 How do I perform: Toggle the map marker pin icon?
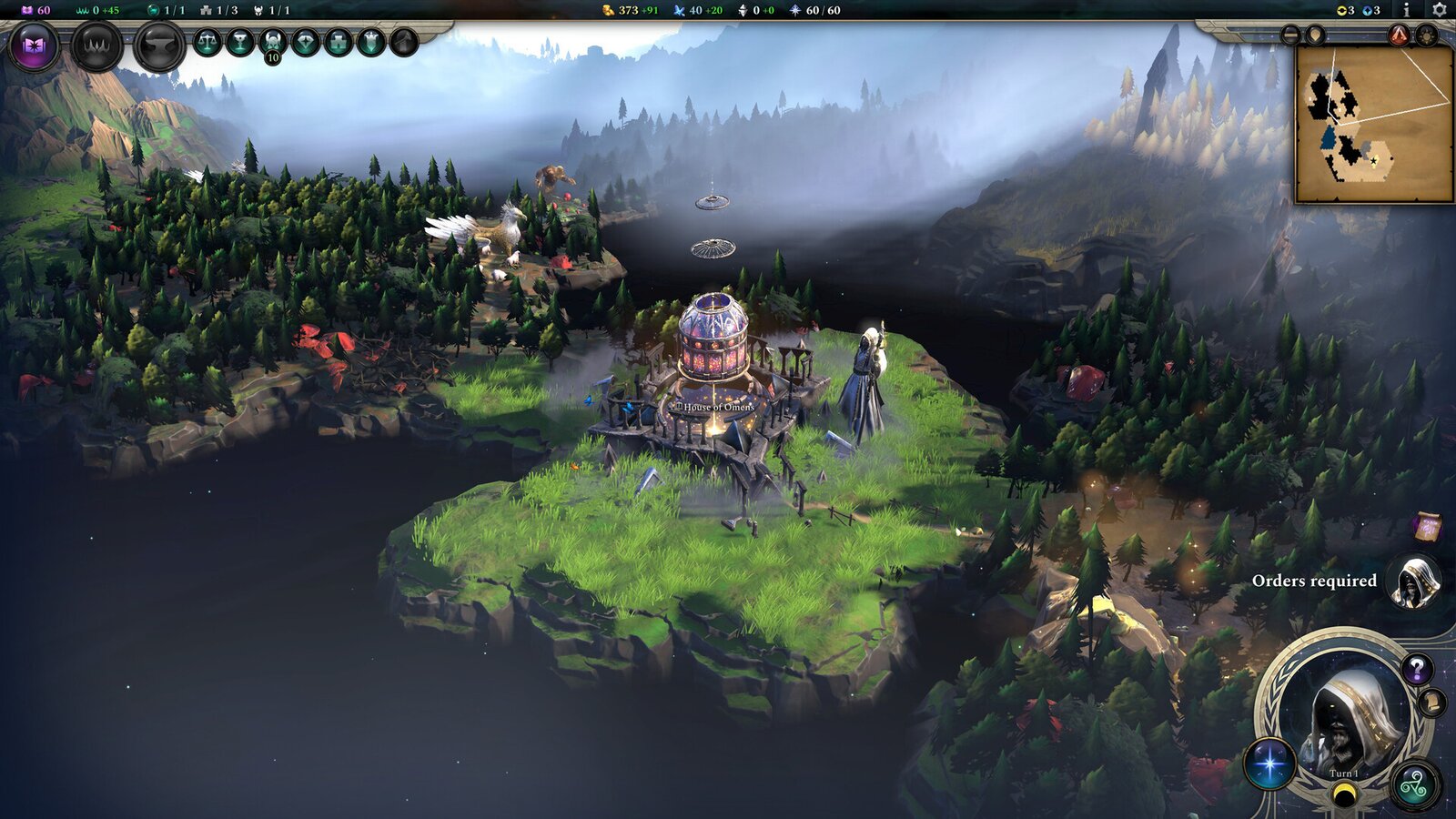tap(1316, 35)
